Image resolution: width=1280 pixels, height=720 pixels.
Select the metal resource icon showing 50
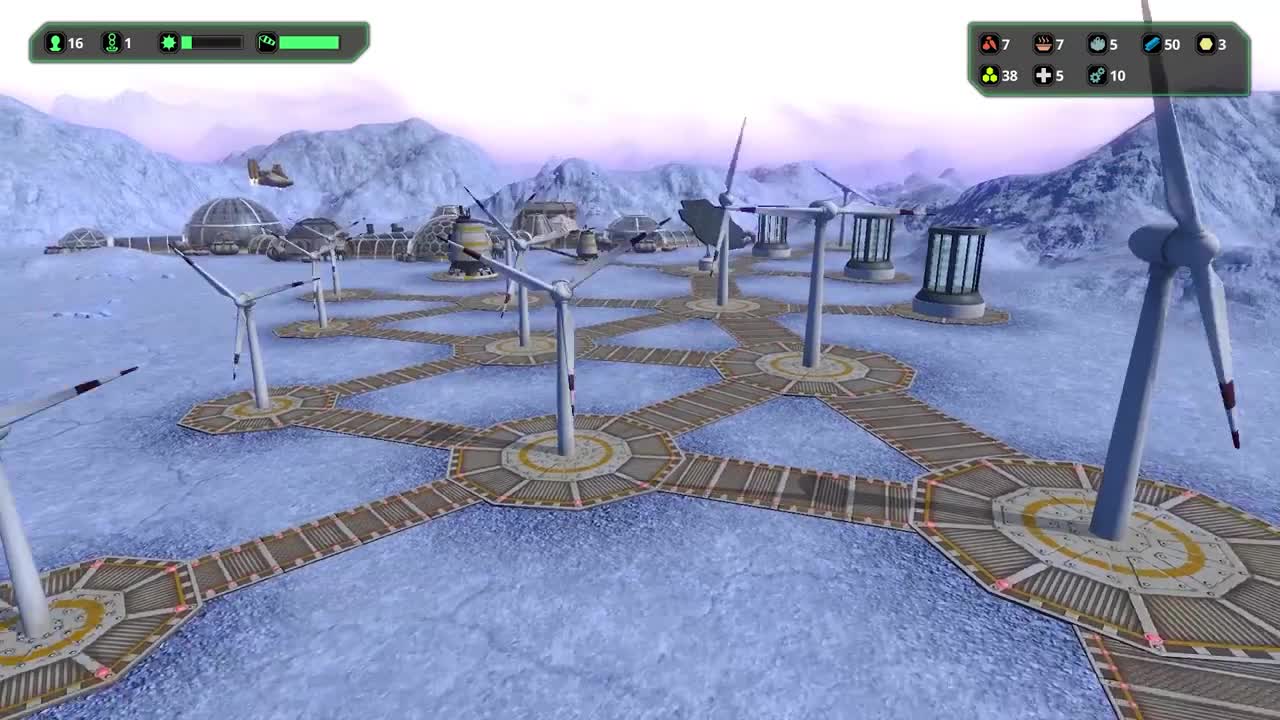point(1150,43)
